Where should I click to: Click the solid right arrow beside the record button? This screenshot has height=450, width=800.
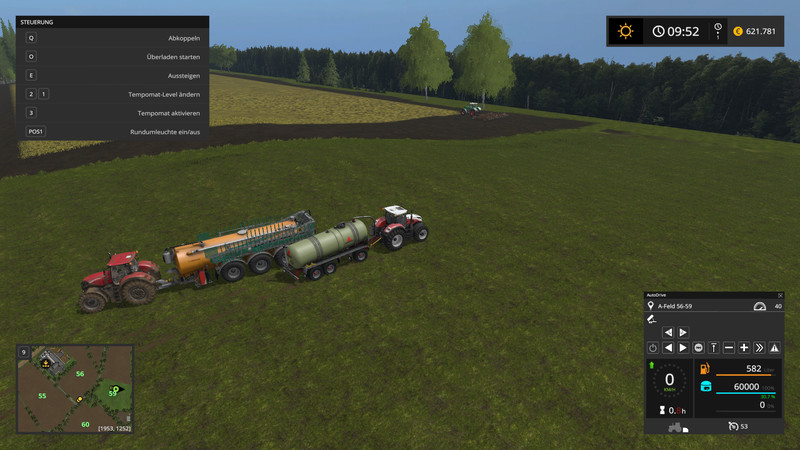683,347
